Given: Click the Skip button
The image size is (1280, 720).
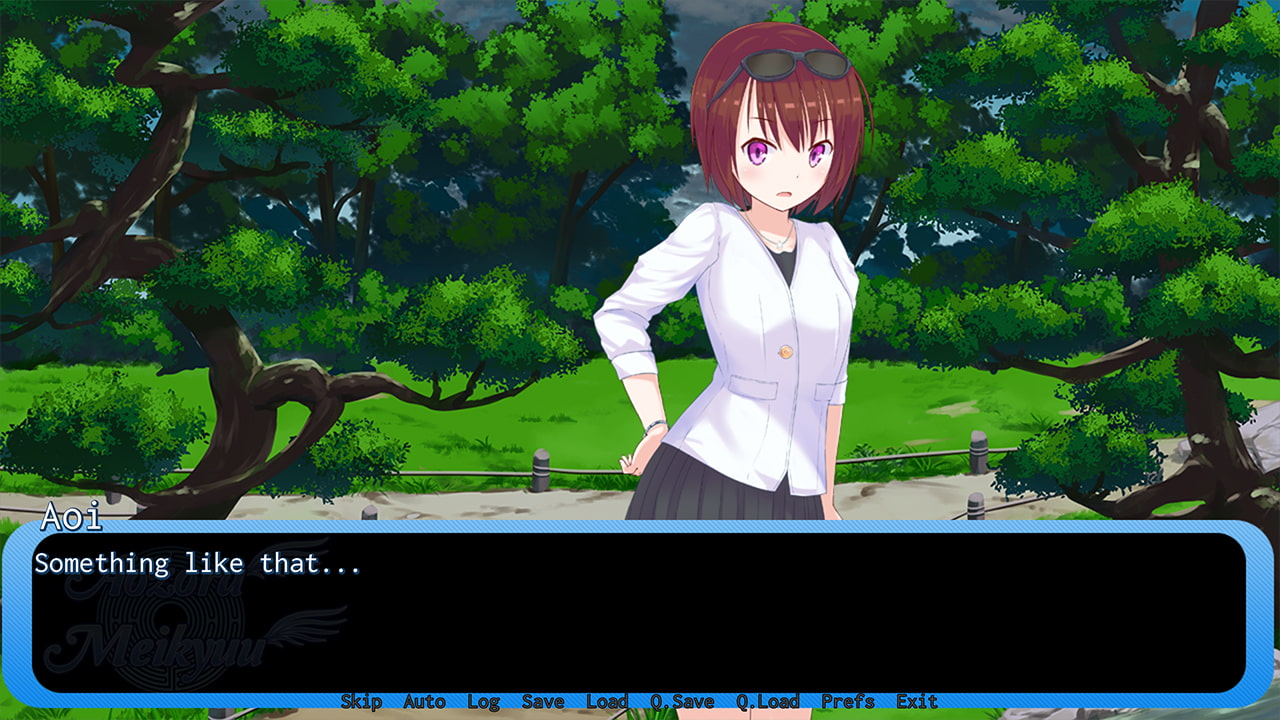Looking at the screenshot, I should pos(361,702).
